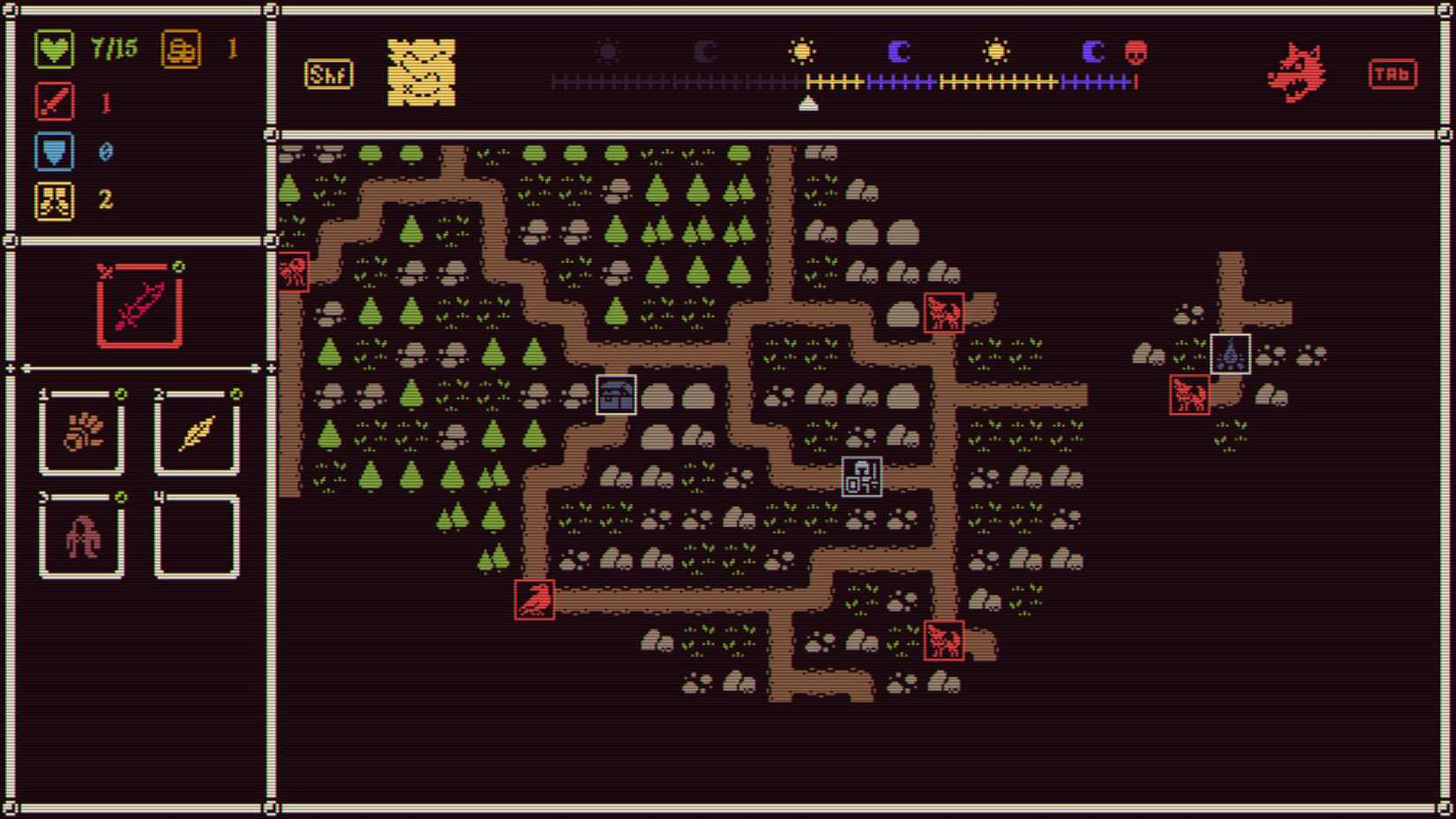
Task: Select the blue shrine marker on the eastern path
Action: pos(1230,355)
